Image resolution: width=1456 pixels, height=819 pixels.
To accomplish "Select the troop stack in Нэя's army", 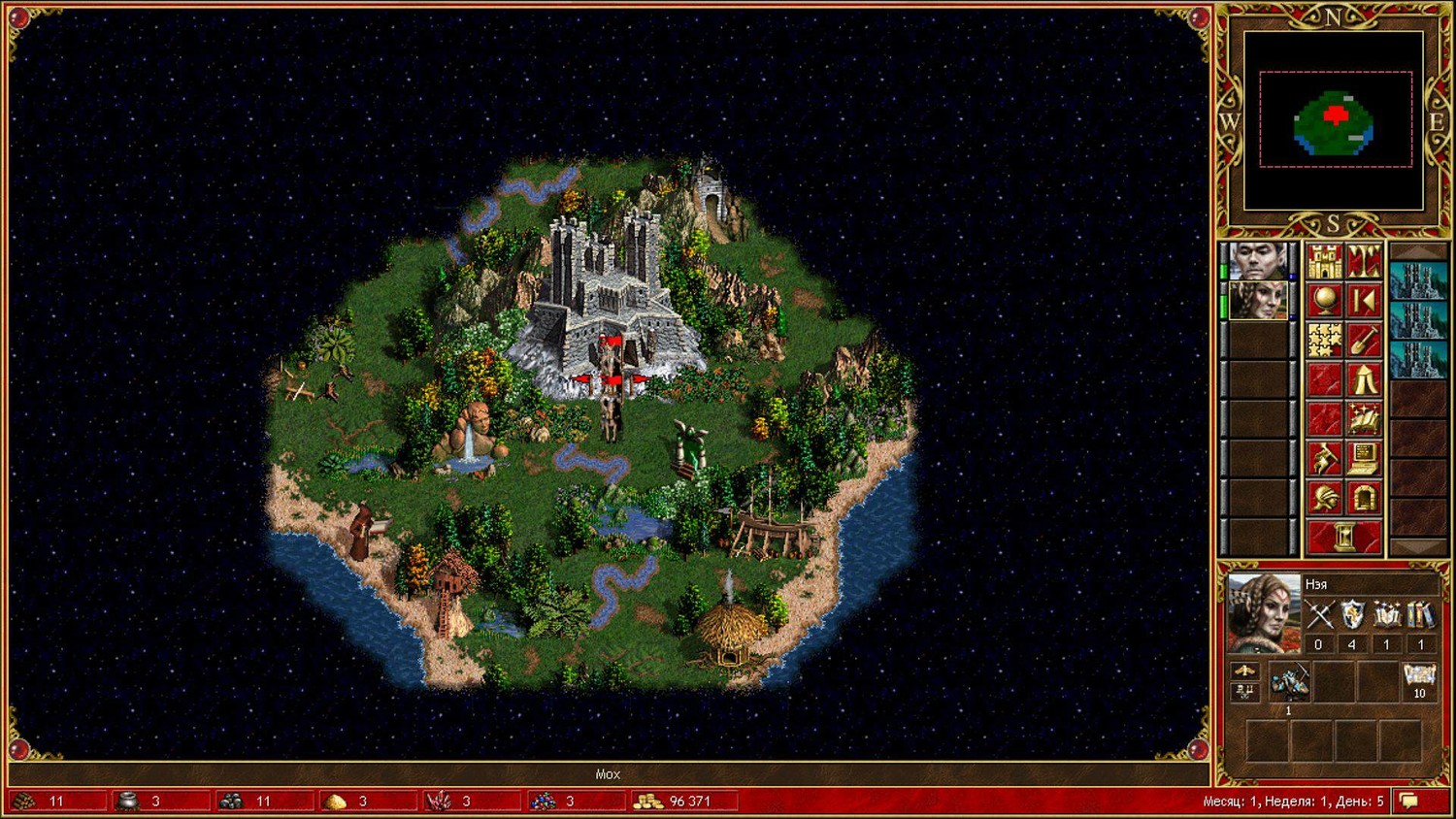I will (1289, 683).
